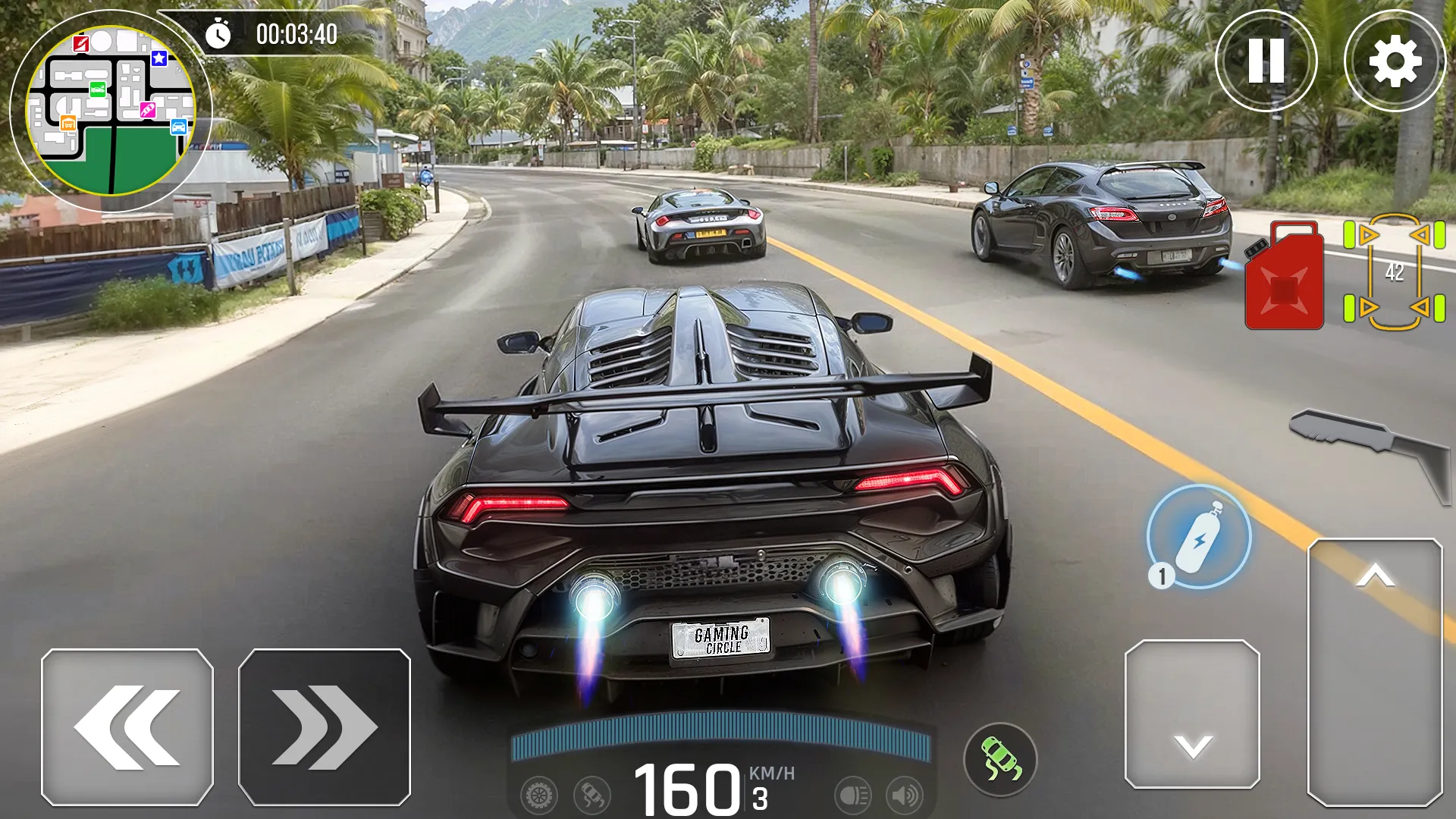Select the pink marker on minimap
The height and width of the screenshot is (819, 1456).
[x=147, y=111]
